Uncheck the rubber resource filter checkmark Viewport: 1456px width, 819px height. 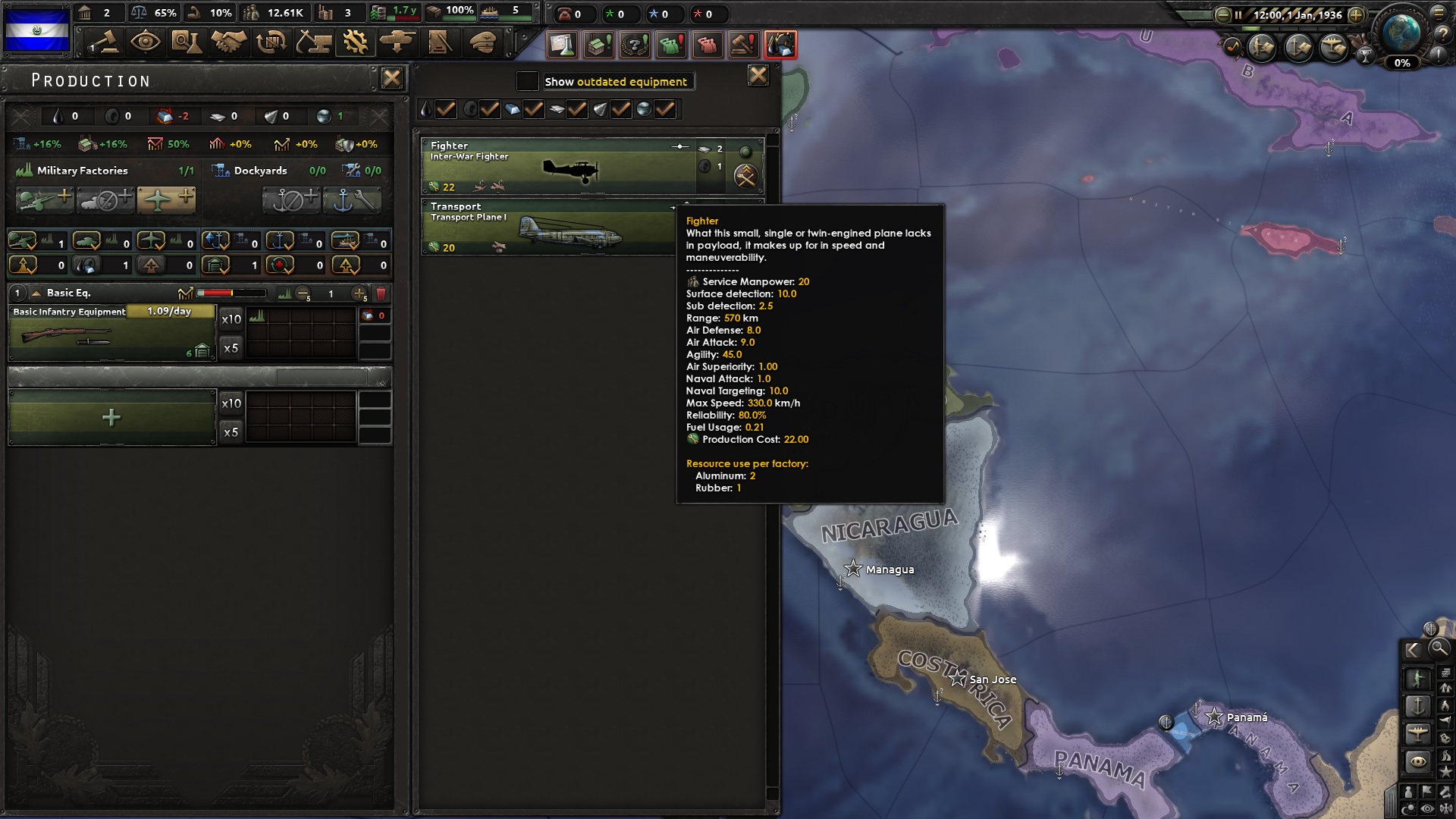(x=491, y=108)
